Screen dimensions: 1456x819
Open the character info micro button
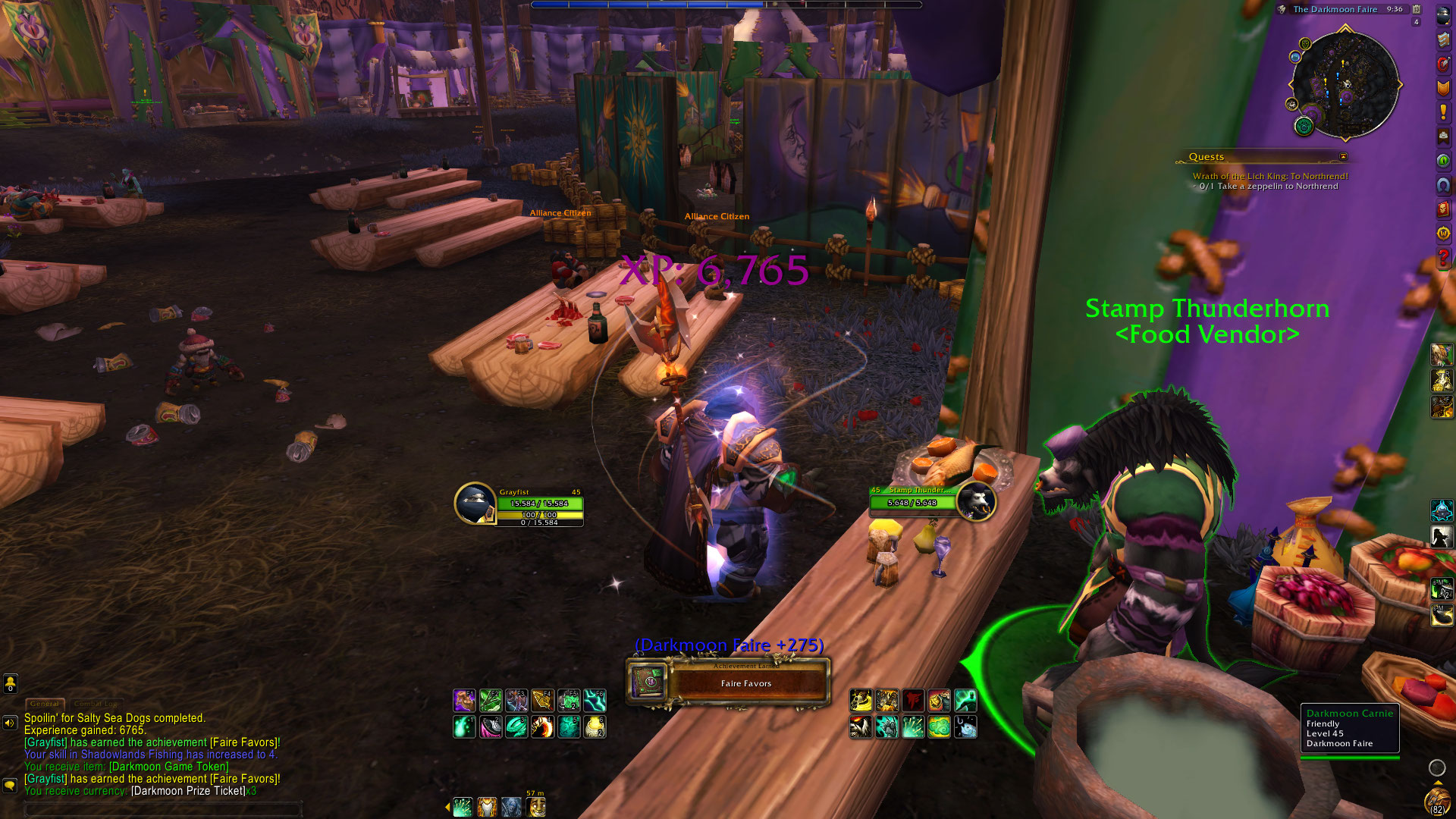(1443, 16)
